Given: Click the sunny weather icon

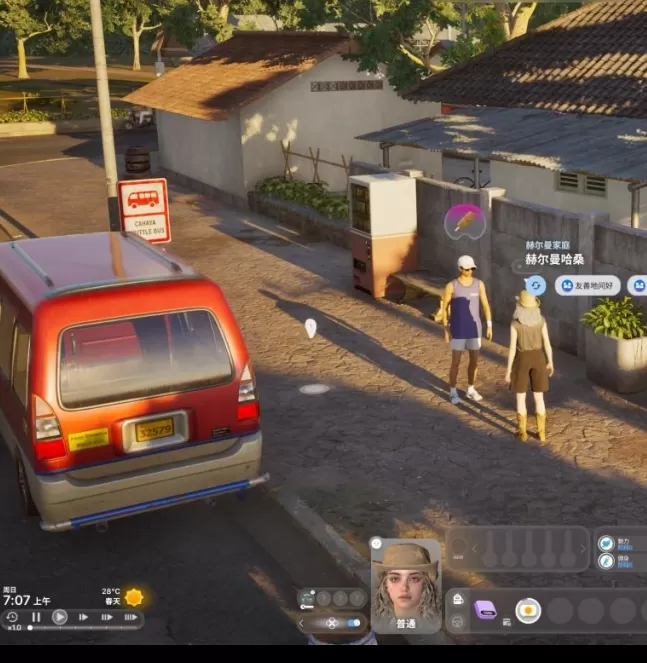Looking at the screenshot, I should 134,597.
